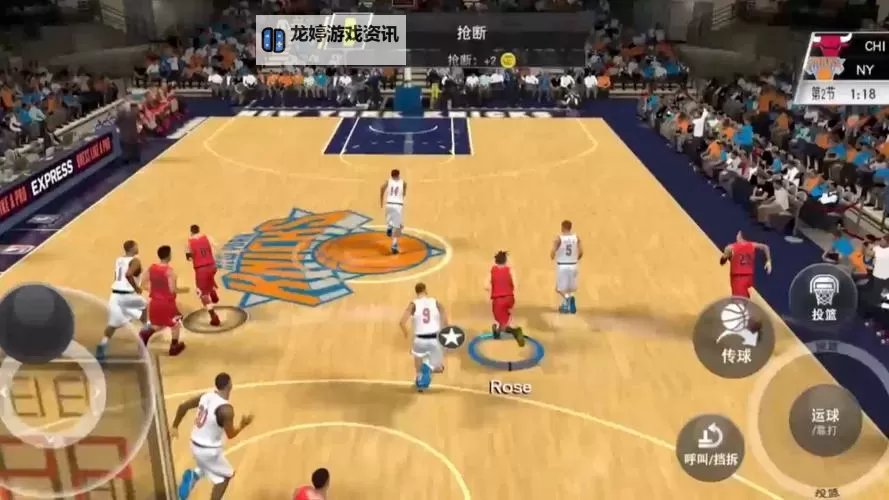Tap the 投篮 shoot button
Image resolution: width=889 pixels, height=500 pixels.
click(823, 297)
